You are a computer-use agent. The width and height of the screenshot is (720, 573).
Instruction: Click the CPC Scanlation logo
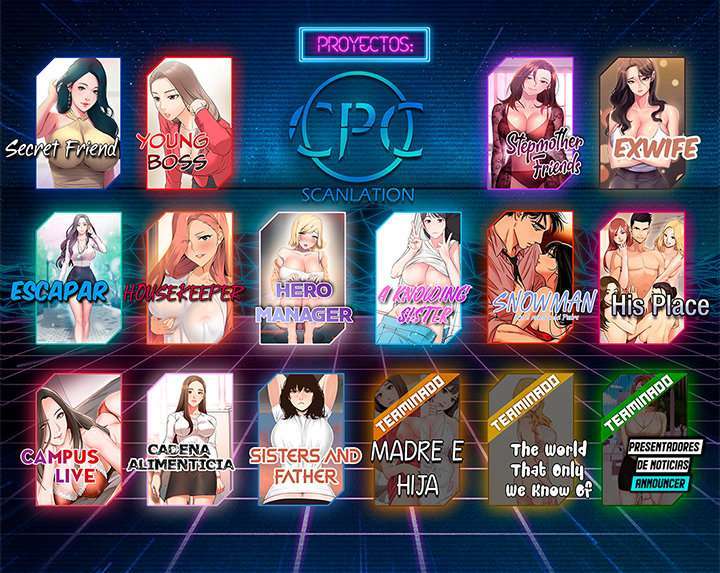point(359,137)
